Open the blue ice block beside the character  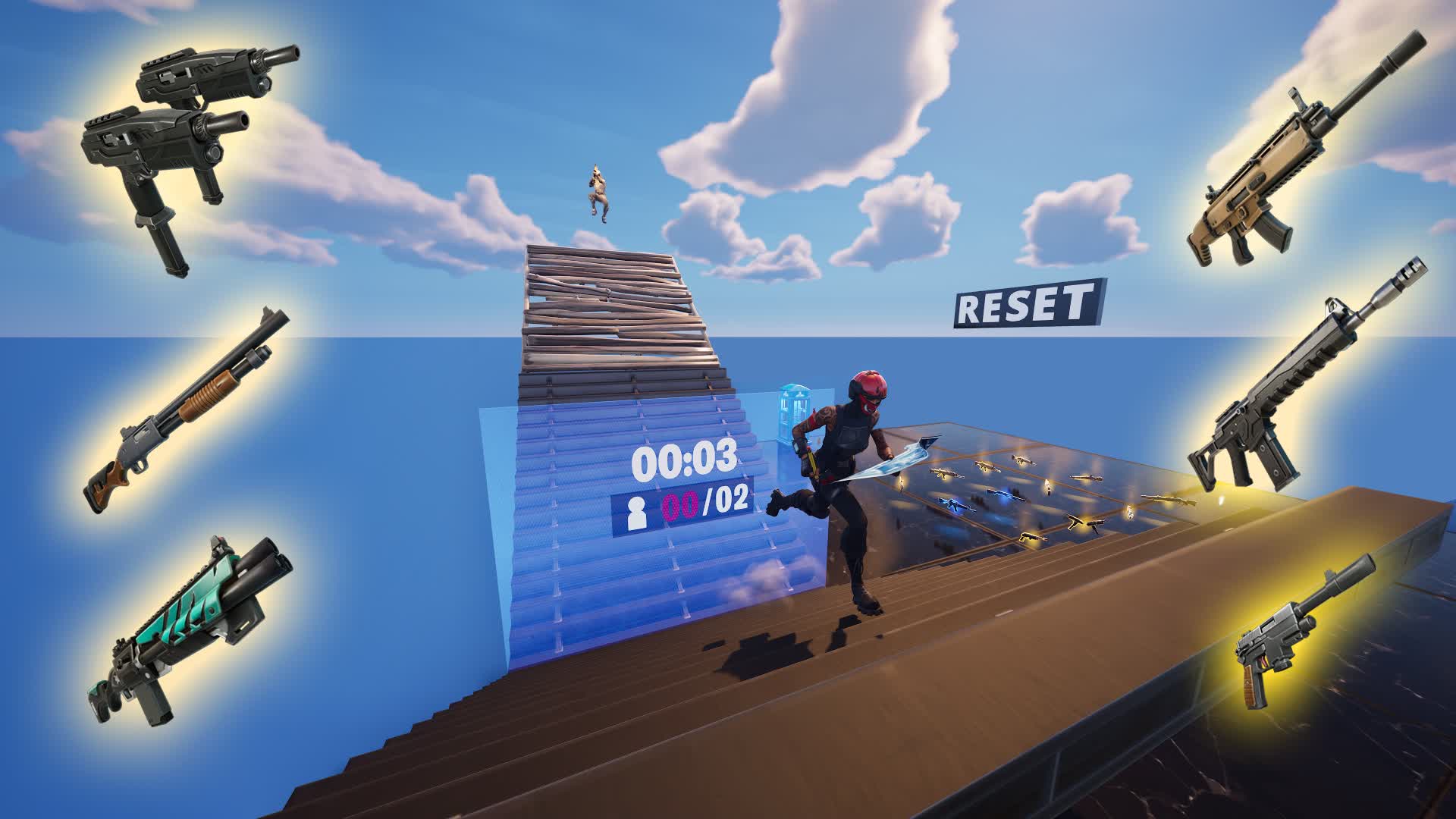pos(793,409)
